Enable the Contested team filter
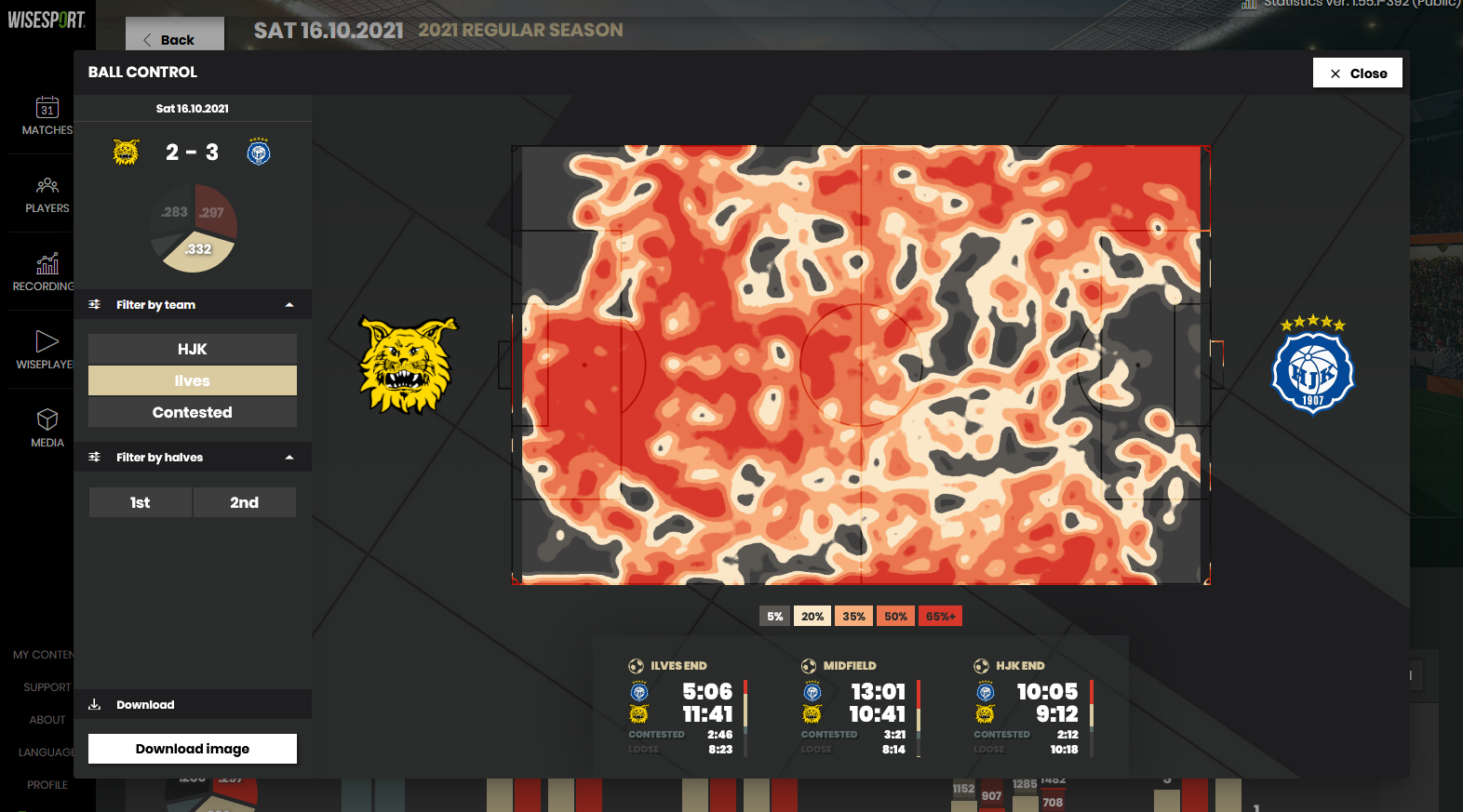Viewport: 1463px width, 812px height. click(x=192, y=412)
